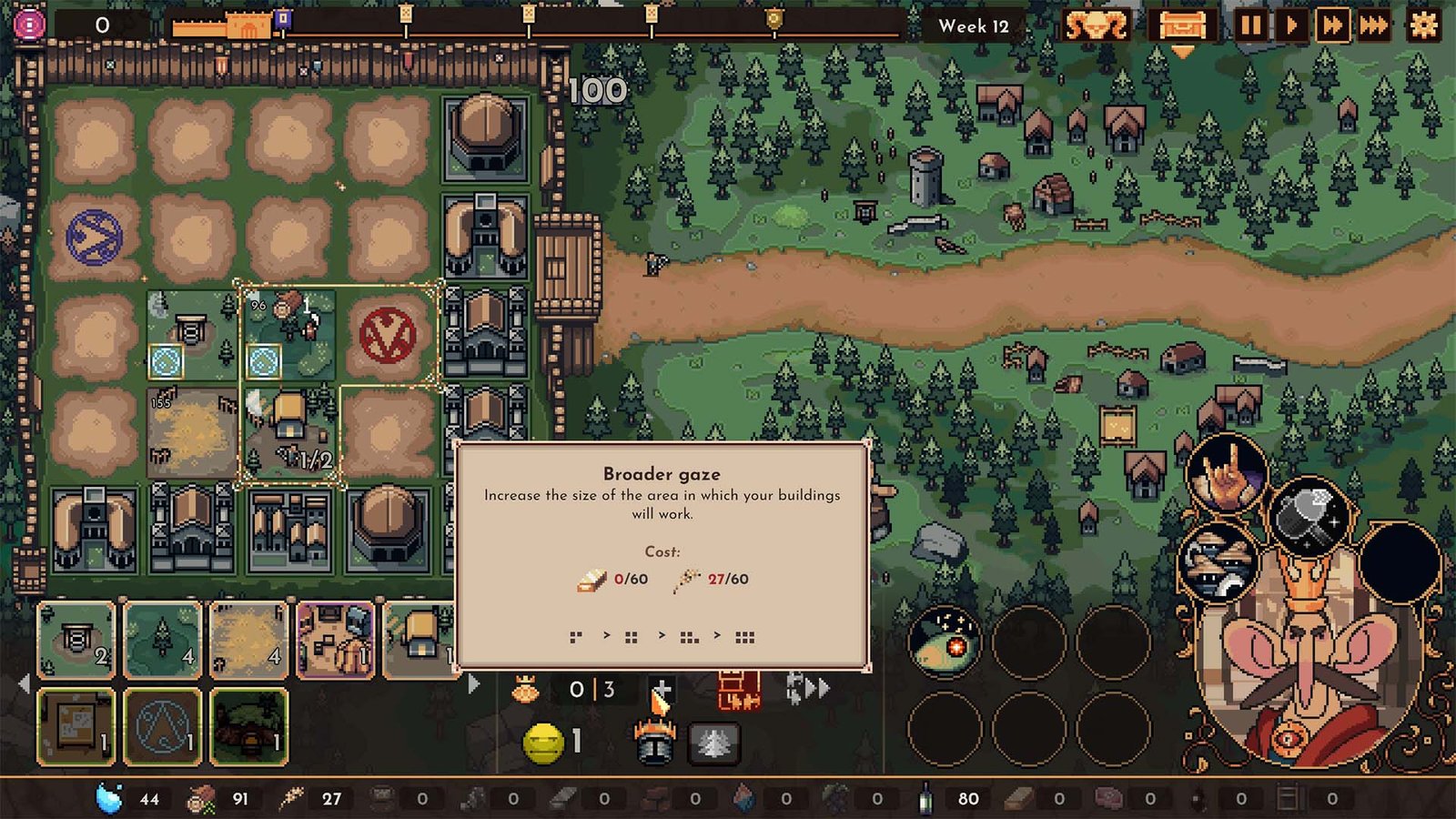The image size is (1456, 819).
Task: Open the settings gear menu
Action: click(x=1423, y=25)
